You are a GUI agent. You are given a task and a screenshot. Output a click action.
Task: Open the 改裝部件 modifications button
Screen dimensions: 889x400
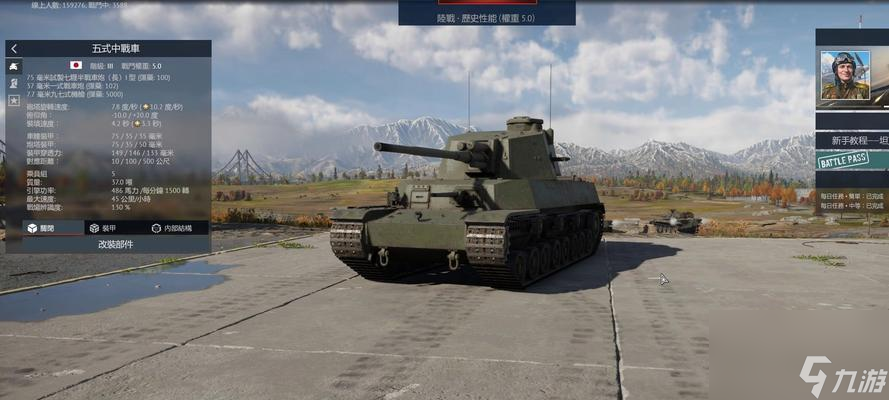(x=115, y=244)
